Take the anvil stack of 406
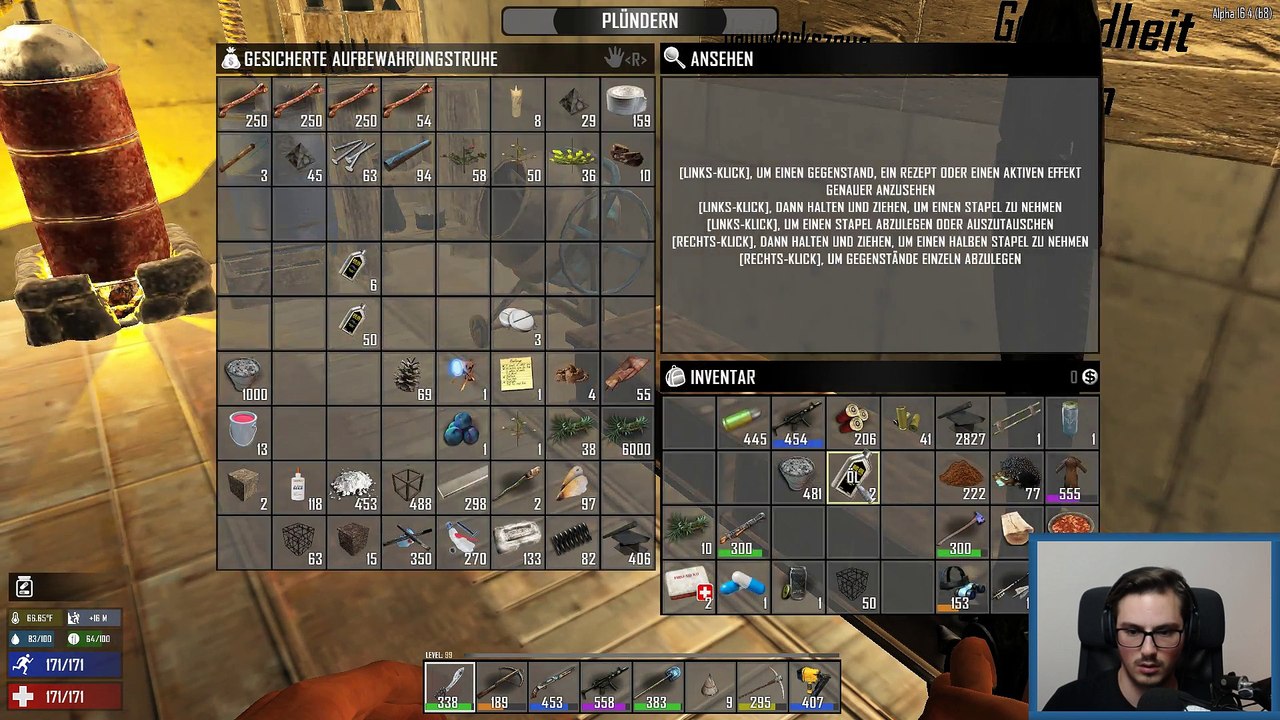Image resolution: width=1280 pixels, height=720 pixels. (x=627, y=541)
